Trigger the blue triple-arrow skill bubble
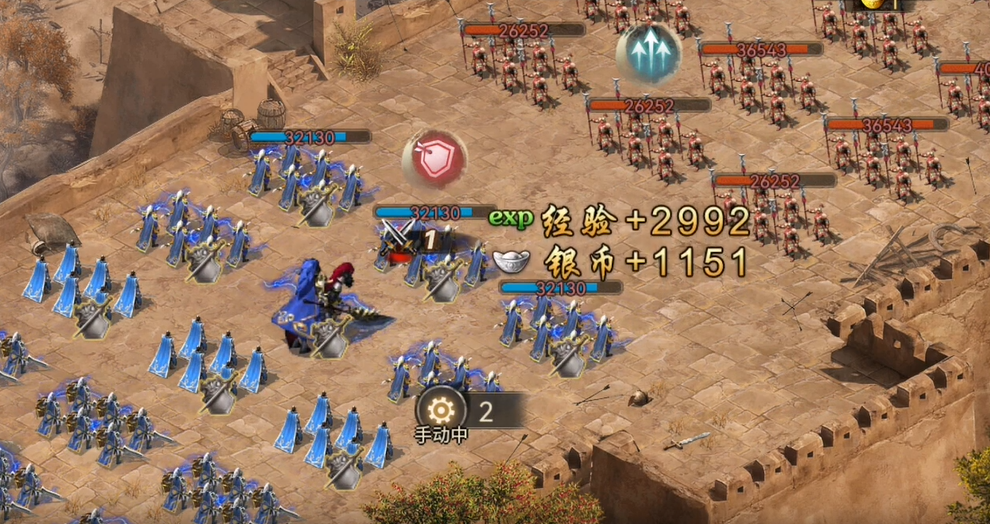The width and height of the screenshot is (990, 524). pos(647,53)
